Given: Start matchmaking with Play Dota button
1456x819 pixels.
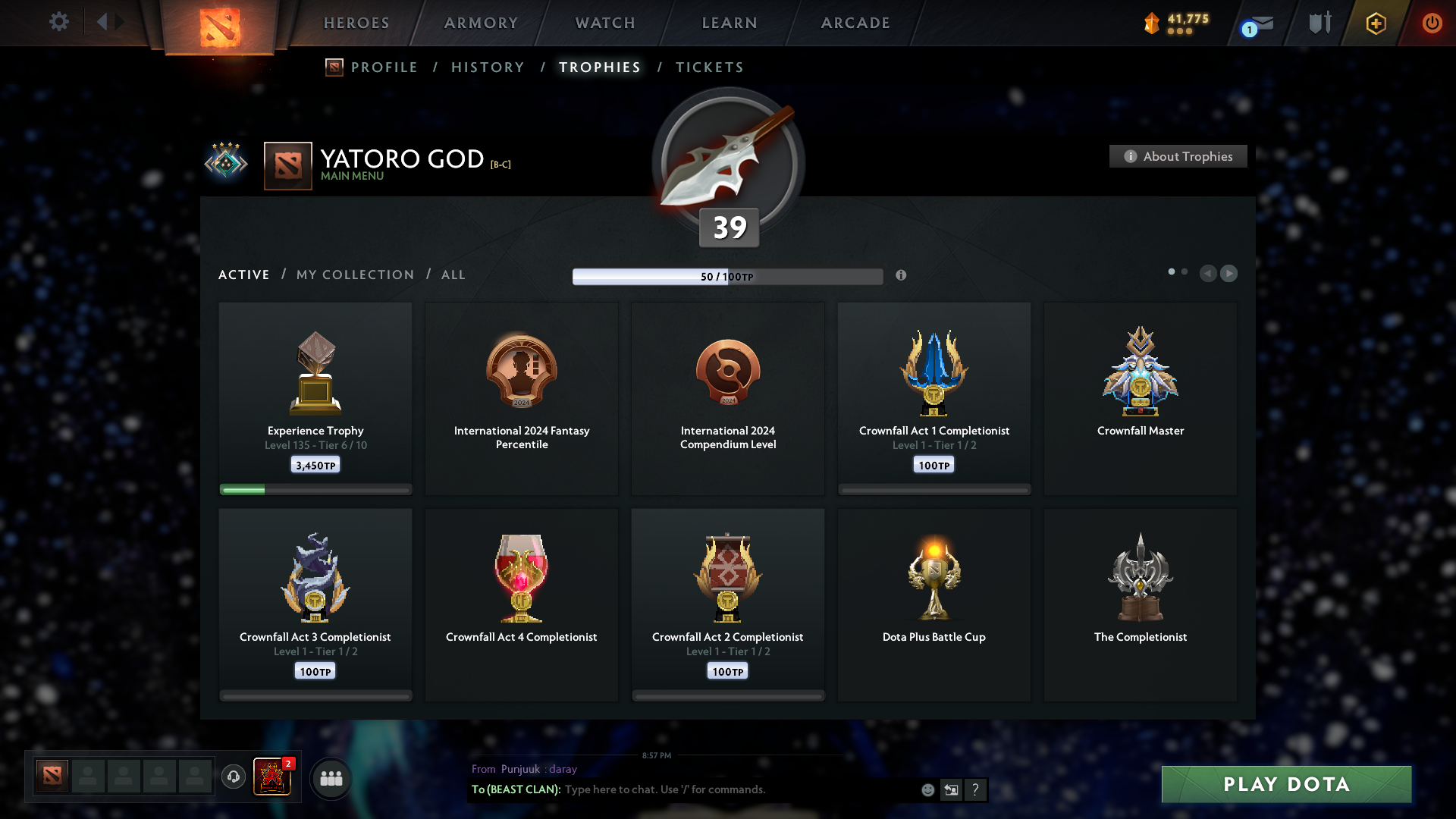Looking at the screenshot, I should (x=1286, y=784).
